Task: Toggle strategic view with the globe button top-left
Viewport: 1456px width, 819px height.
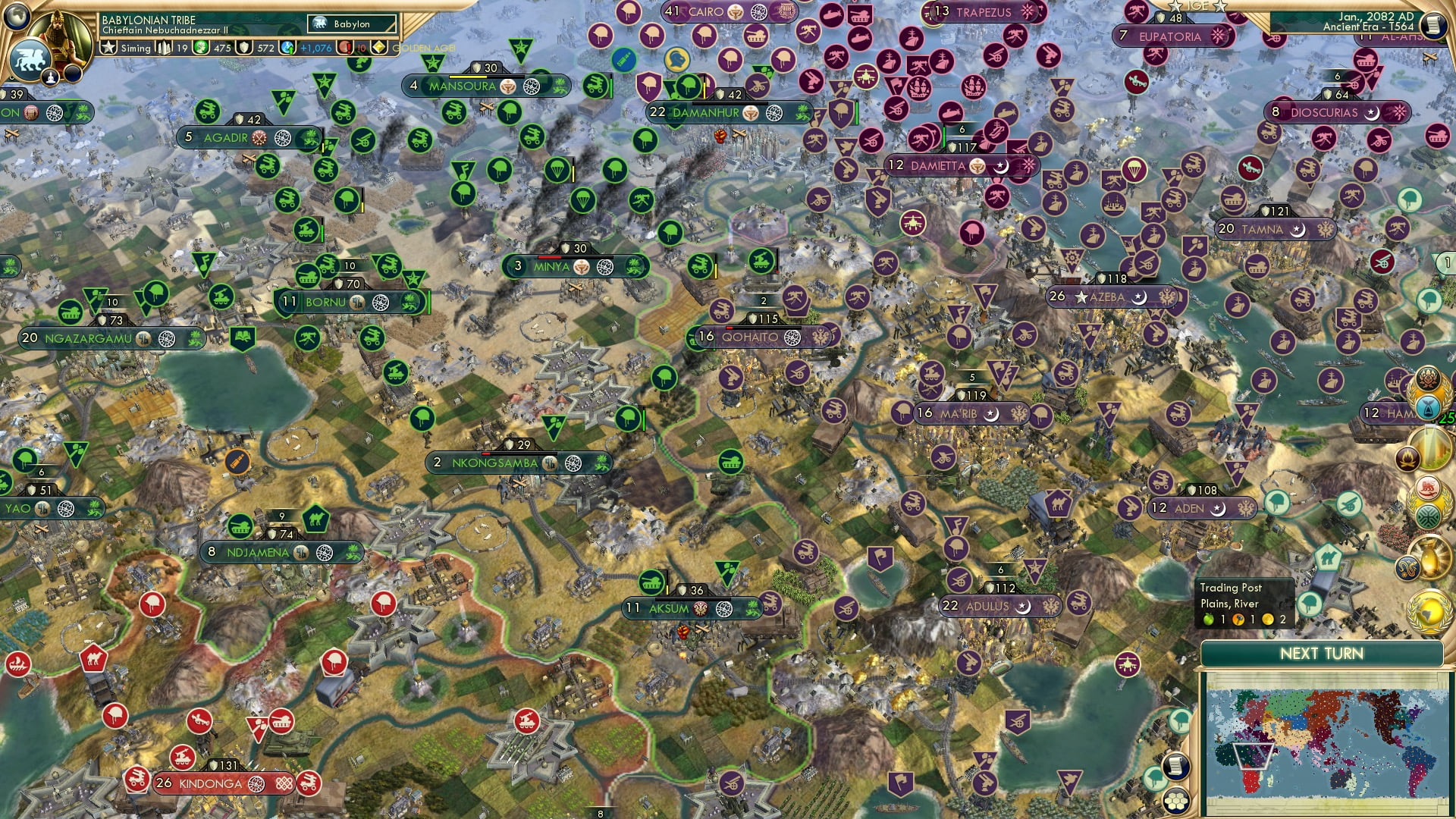Action: click(17, 15)
